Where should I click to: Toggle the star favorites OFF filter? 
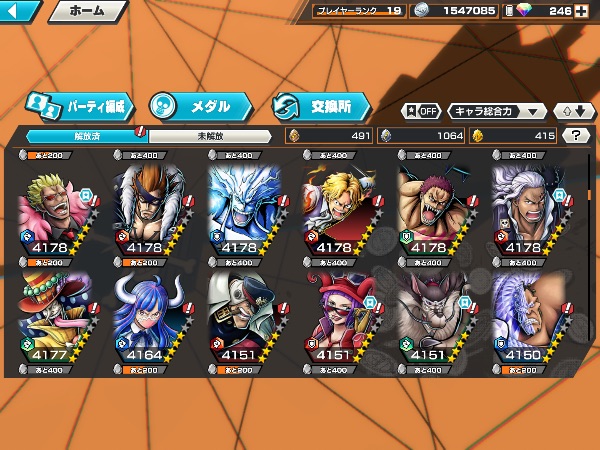click(x=421, y=111)
